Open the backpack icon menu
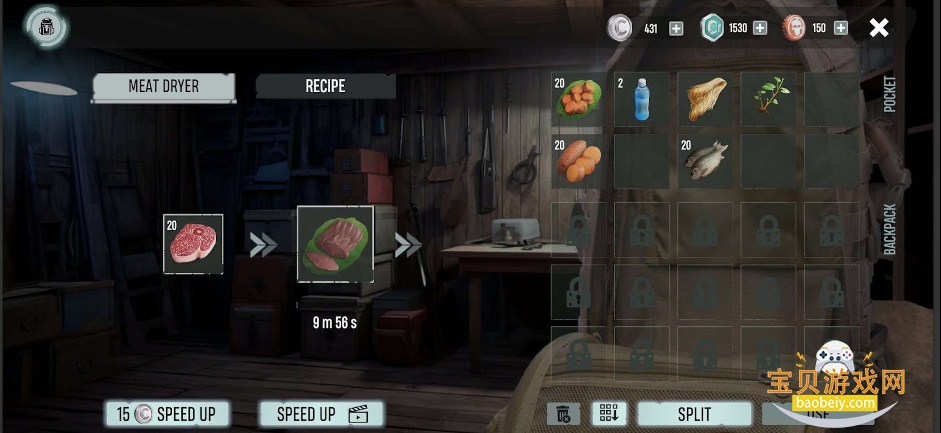The width and height of the screenshot is (941, 433). pos(46,27)
